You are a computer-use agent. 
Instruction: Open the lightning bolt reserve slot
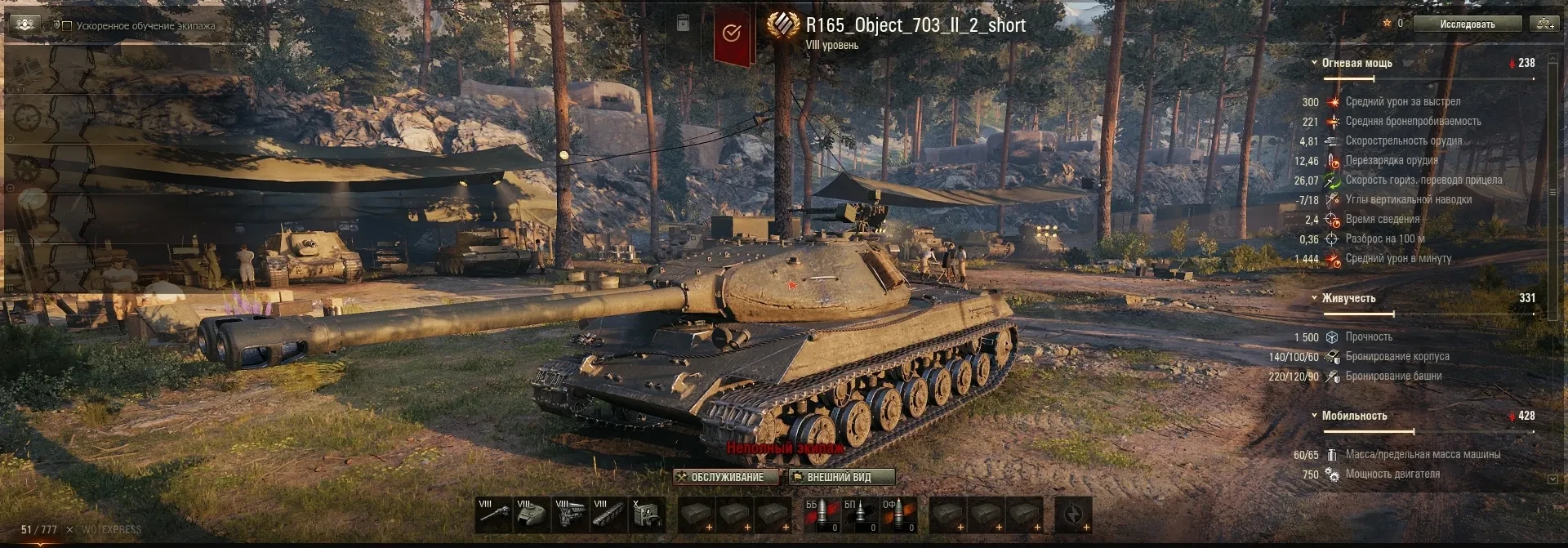[1073, 515]
